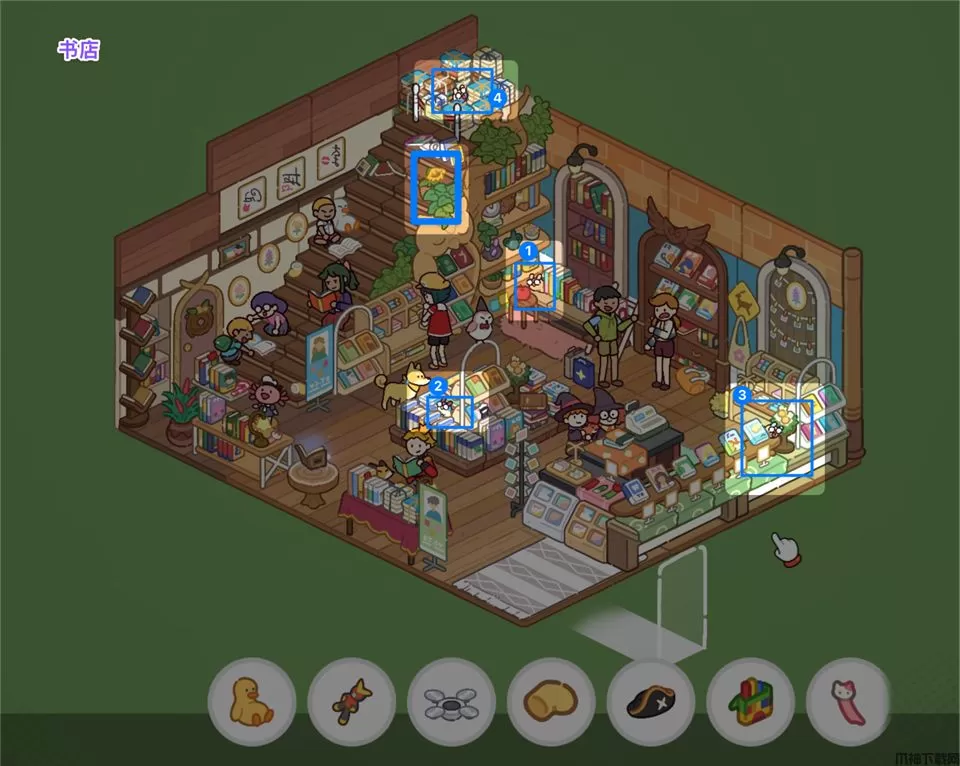
Task: Select the colorful building blocks item
Action: click(x=750, y=701)
